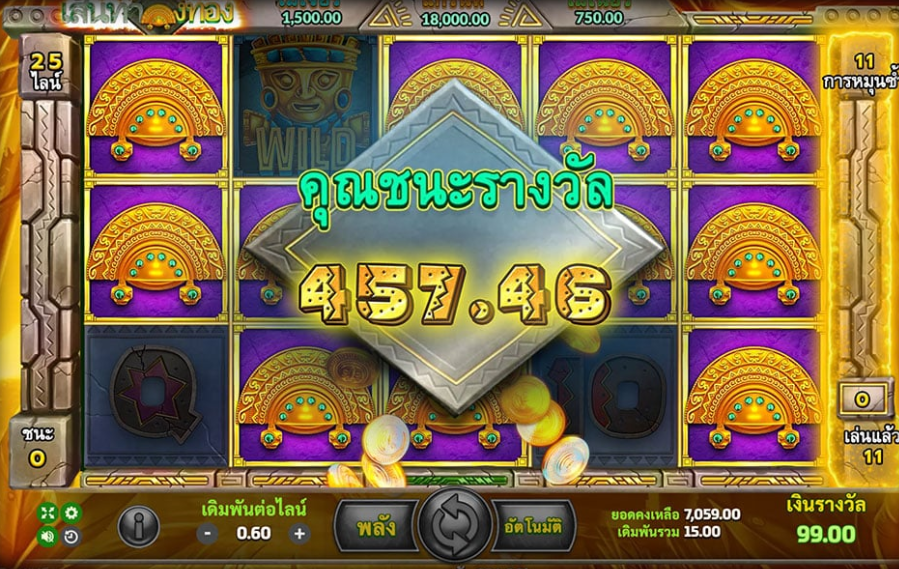The width and height of the screenshot is (899, 569).
Task: Activate the อัตโนมัติ autoplay button
Action: pos(533,525)
